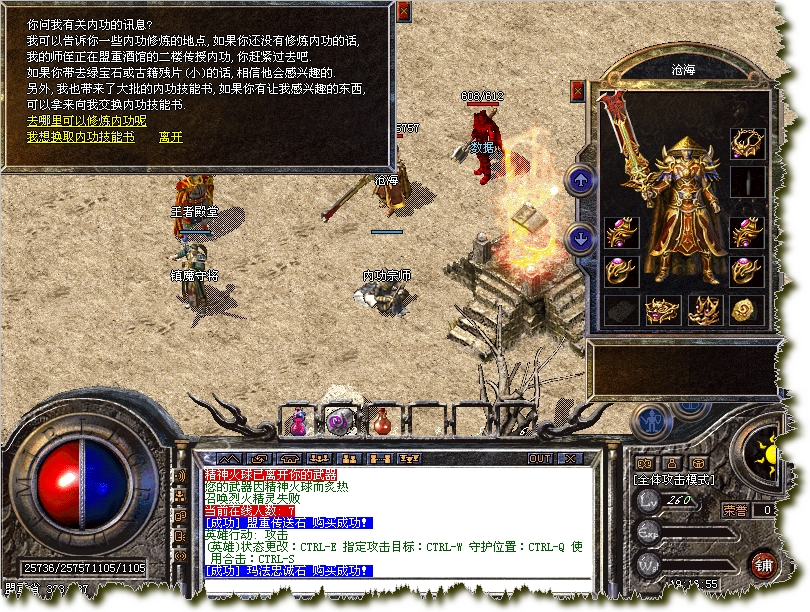Toggle the 全体攻击模式 attack mode label
Screen dimensions: 810x612
coord(676,480)
